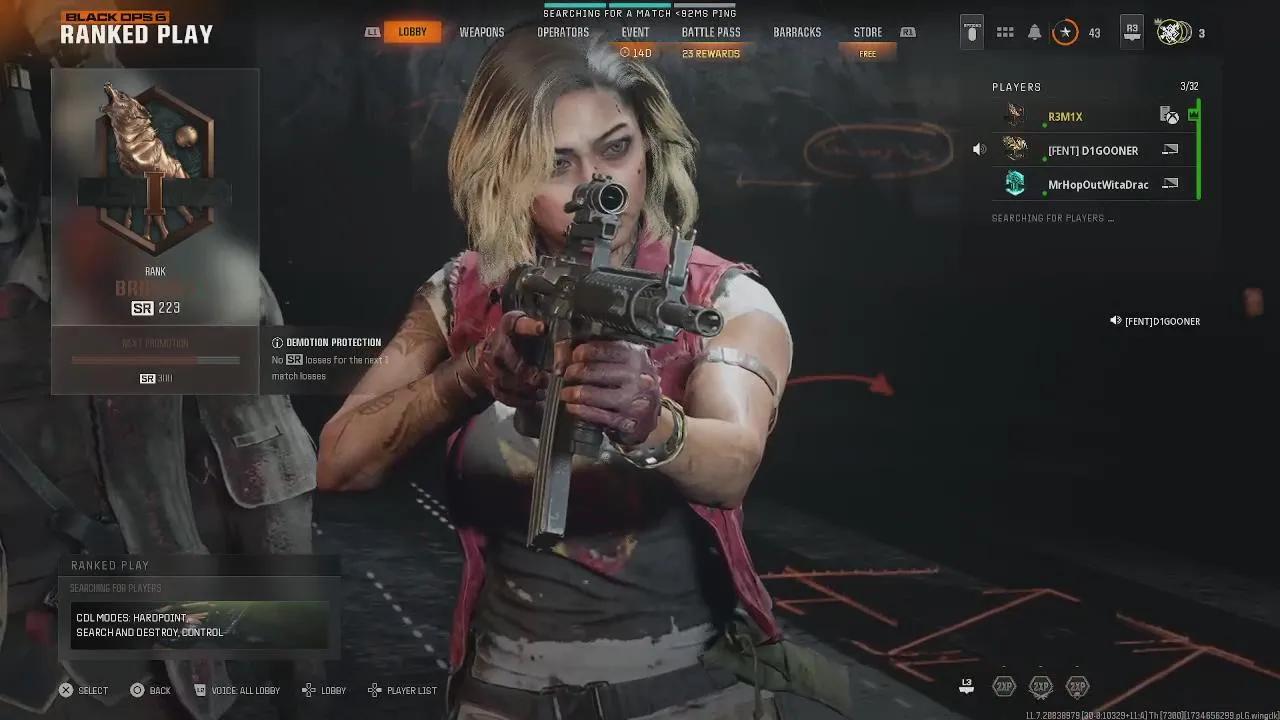The width and height of the screenshot is (1280, 720).
Task: Select [FENT] D1GOONER in the Players panel
Action: pyautogui.click(x=1093, y=150)
